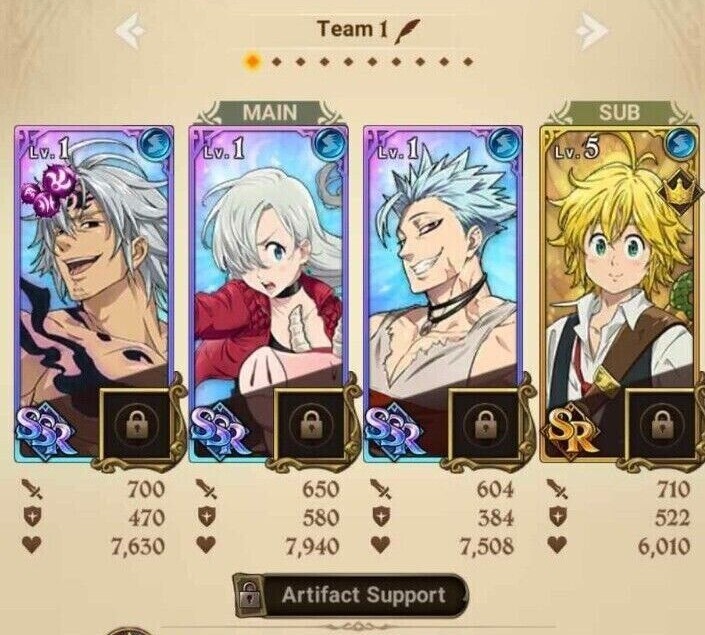Screen dimensions: 705x635
Task: Tap the locked slot on the demon-marked hero's card
Action: 137,423
